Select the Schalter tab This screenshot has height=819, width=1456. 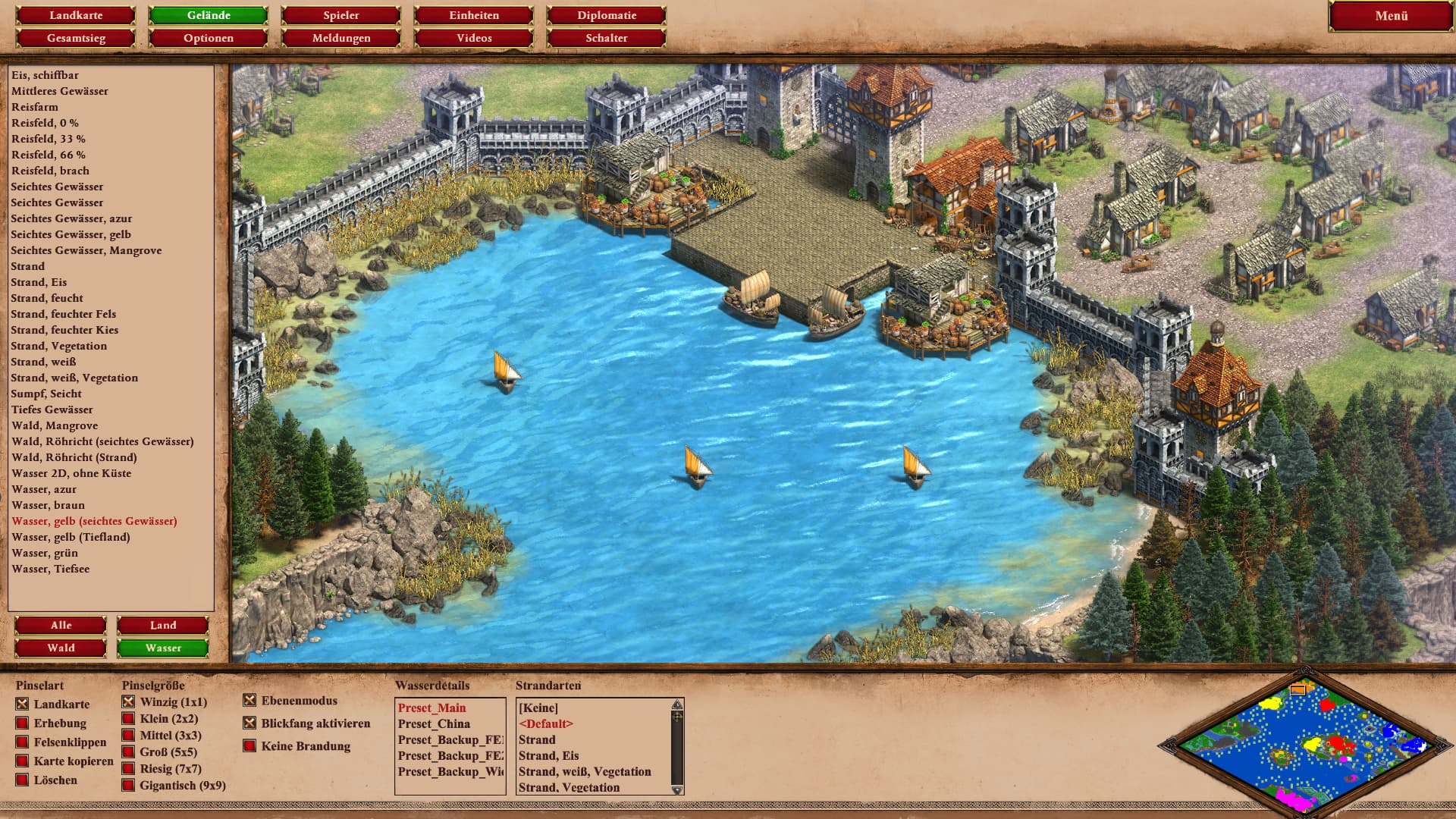point(607,38)
